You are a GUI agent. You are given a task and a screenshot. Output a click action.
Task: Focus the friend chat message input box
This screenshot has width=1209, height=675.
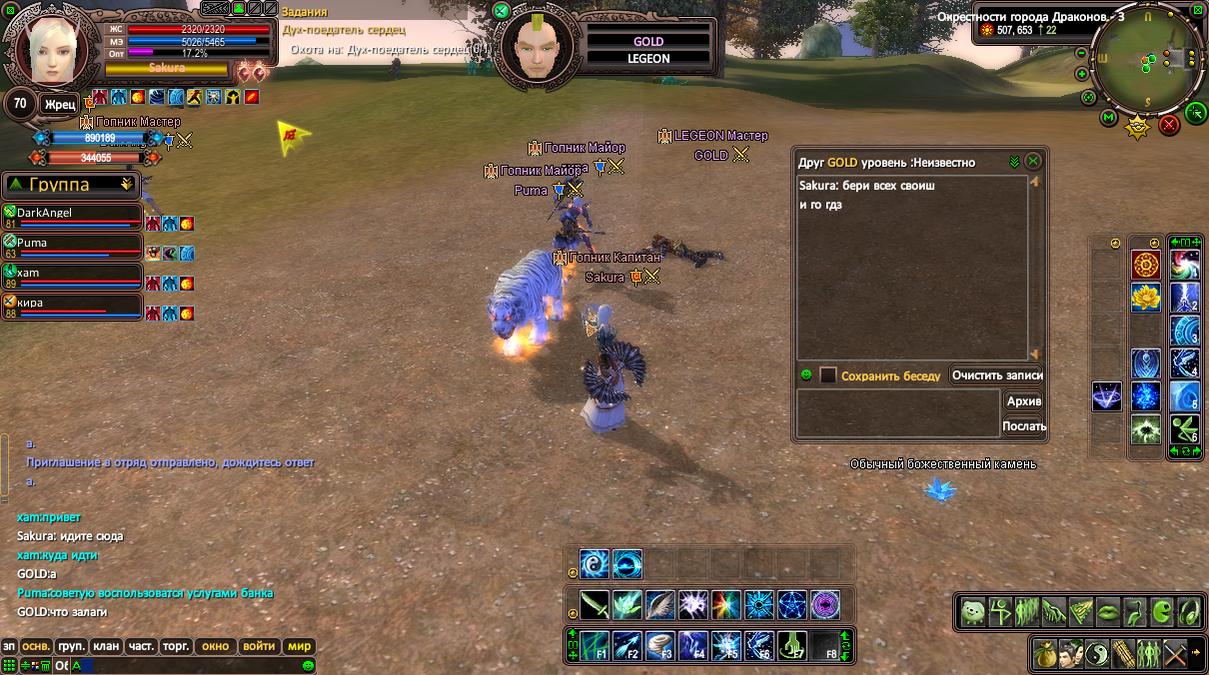pos(897,413)
